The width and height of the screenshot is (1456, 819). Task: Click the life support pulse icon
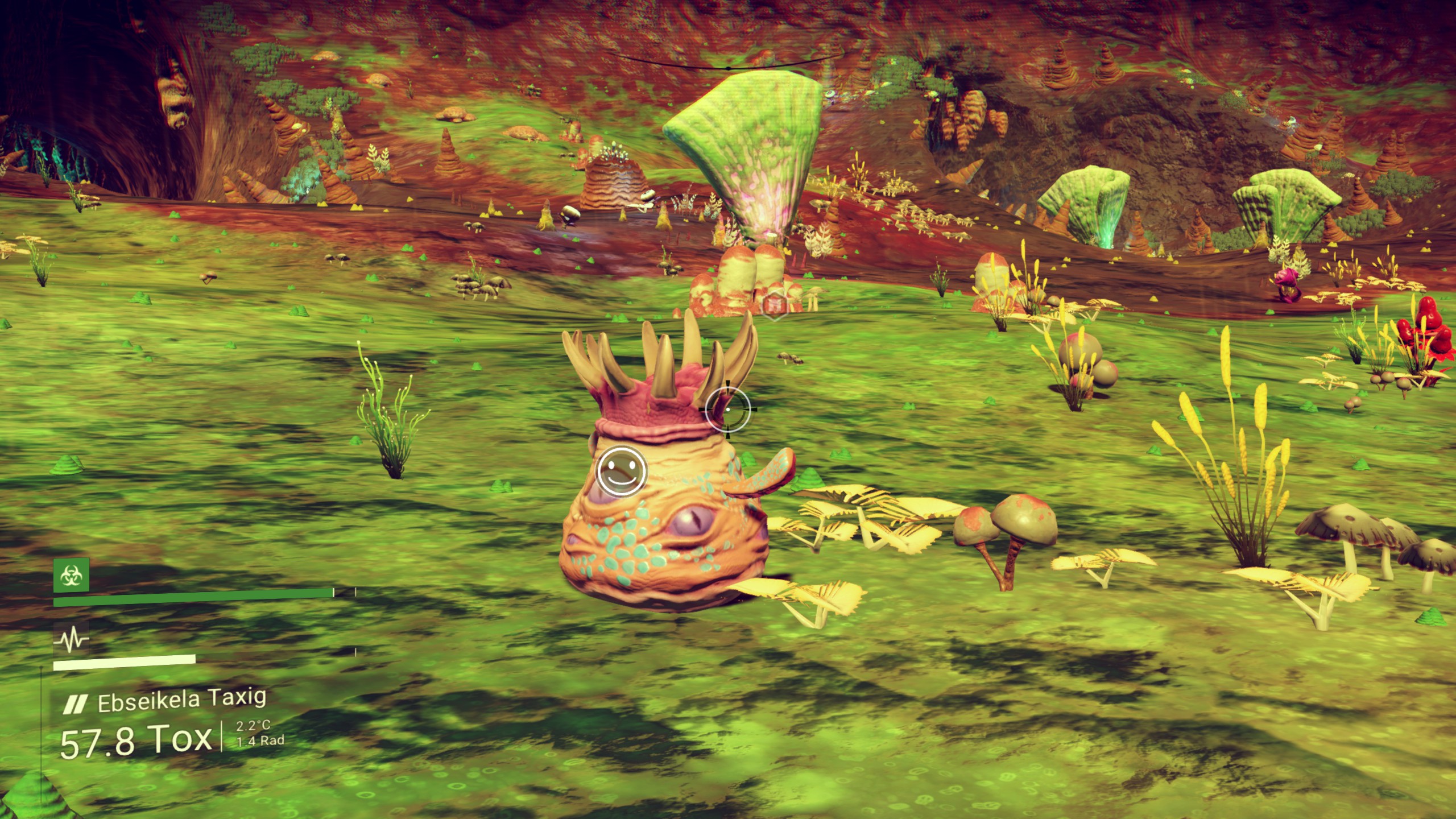pos(71,640)
